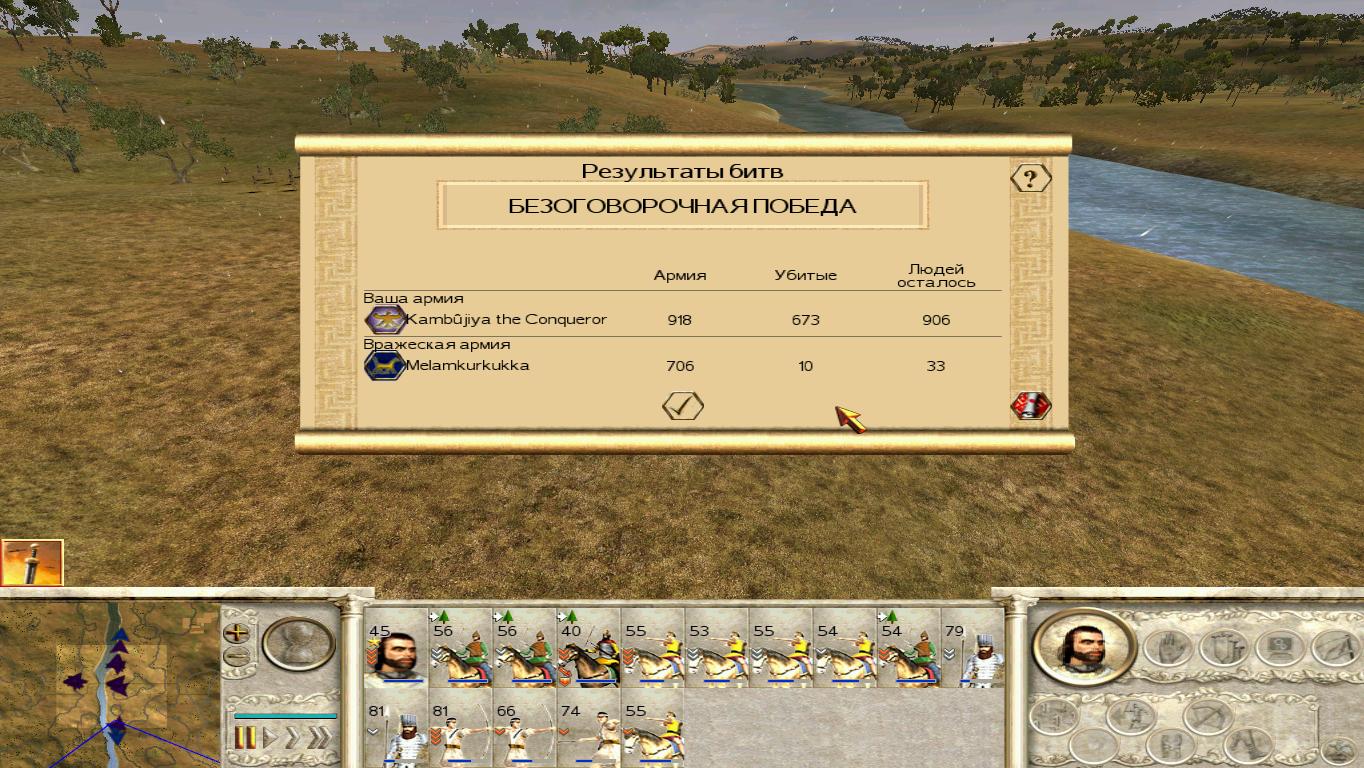The height and width of the screenshot is (768, 1364).
Task: Set battle speed to triple fast-forward
Action: [319, 738]
